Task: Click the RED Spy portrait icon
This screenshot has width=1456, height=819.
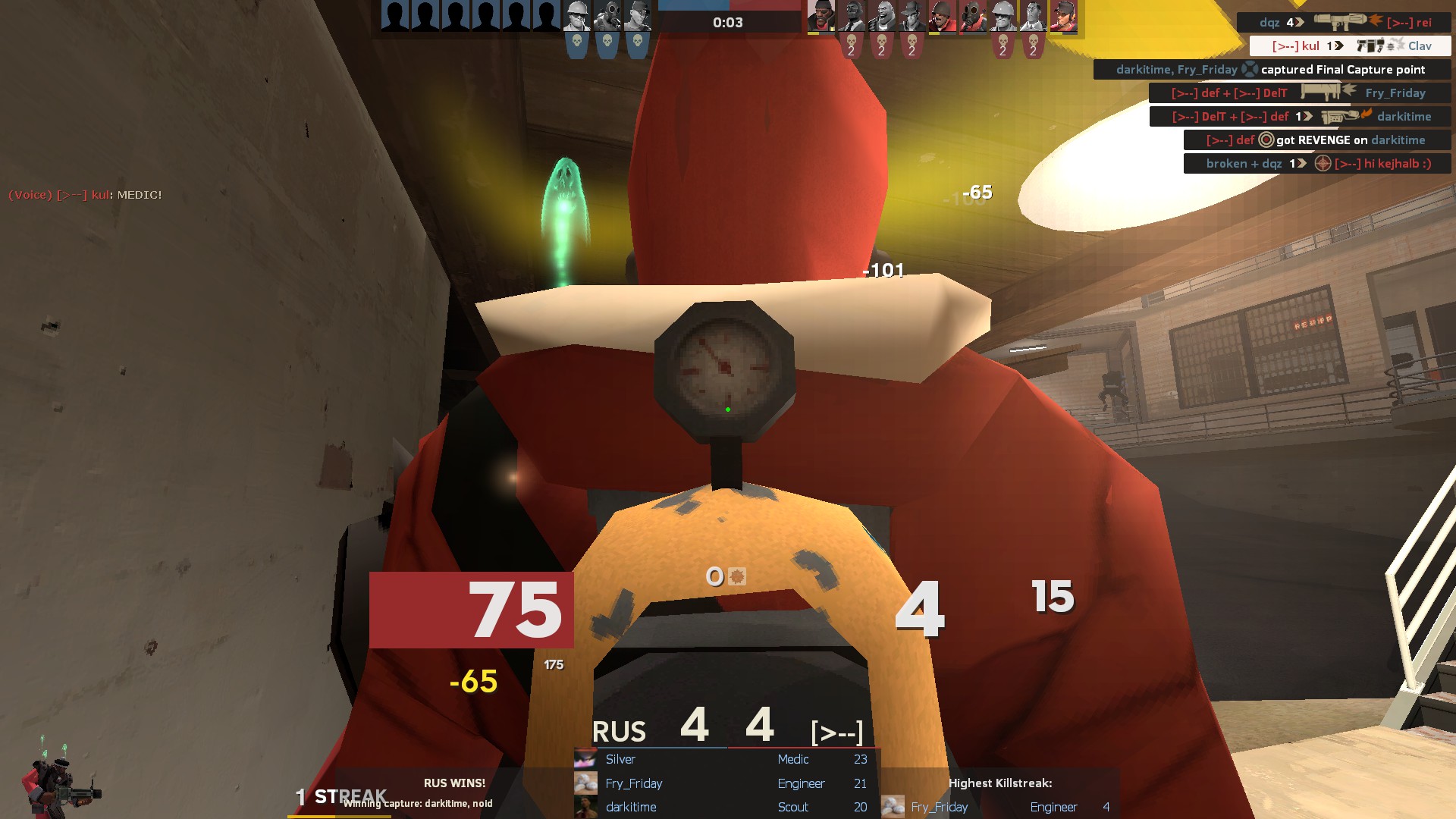Action: pos(851,16)
